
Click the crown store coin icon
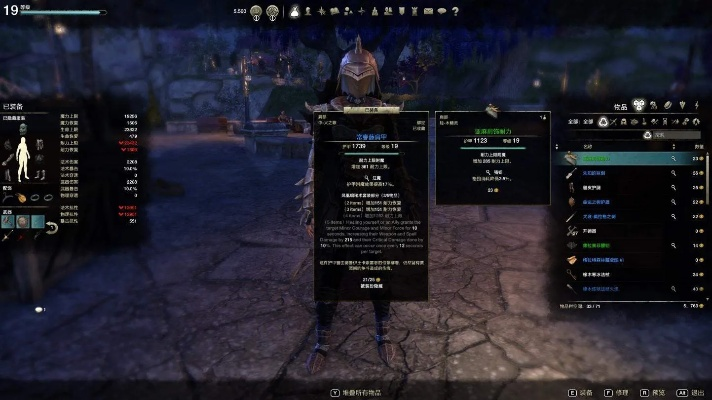click(255, 12)
